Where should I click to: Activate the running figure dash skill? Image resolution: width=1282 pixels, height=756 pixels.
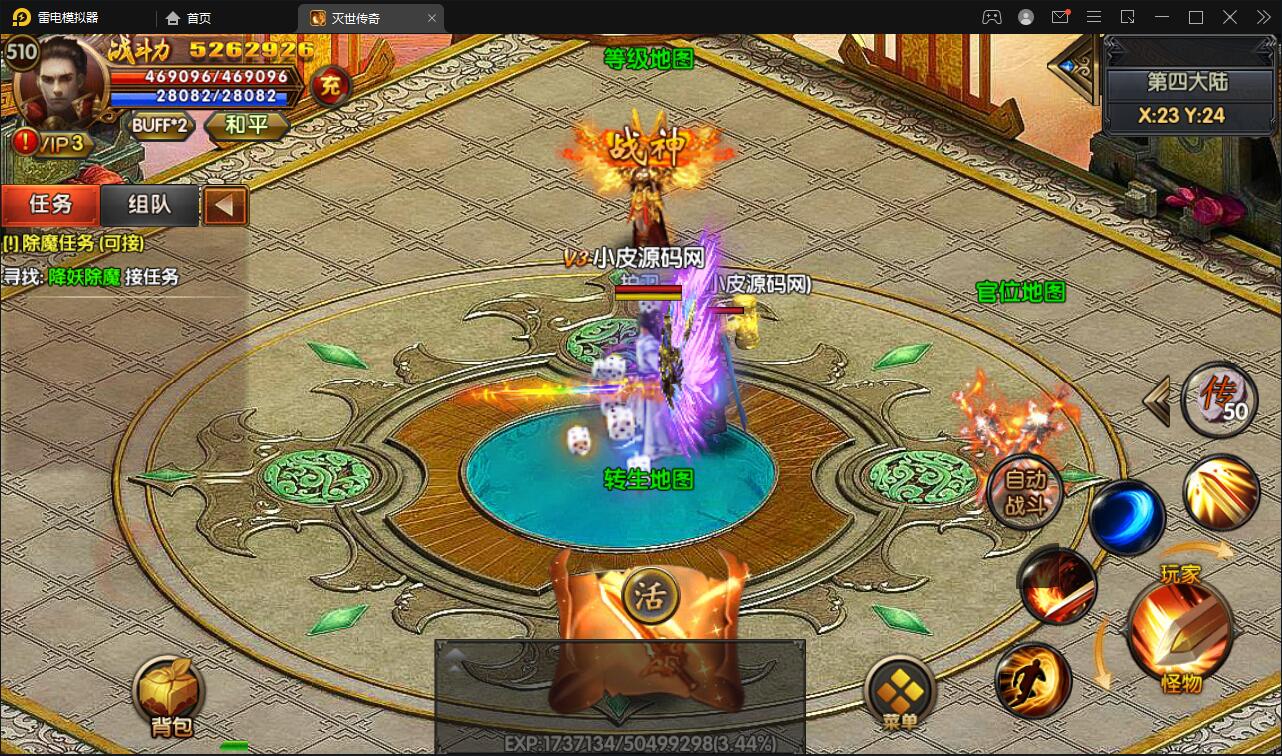1034,681
